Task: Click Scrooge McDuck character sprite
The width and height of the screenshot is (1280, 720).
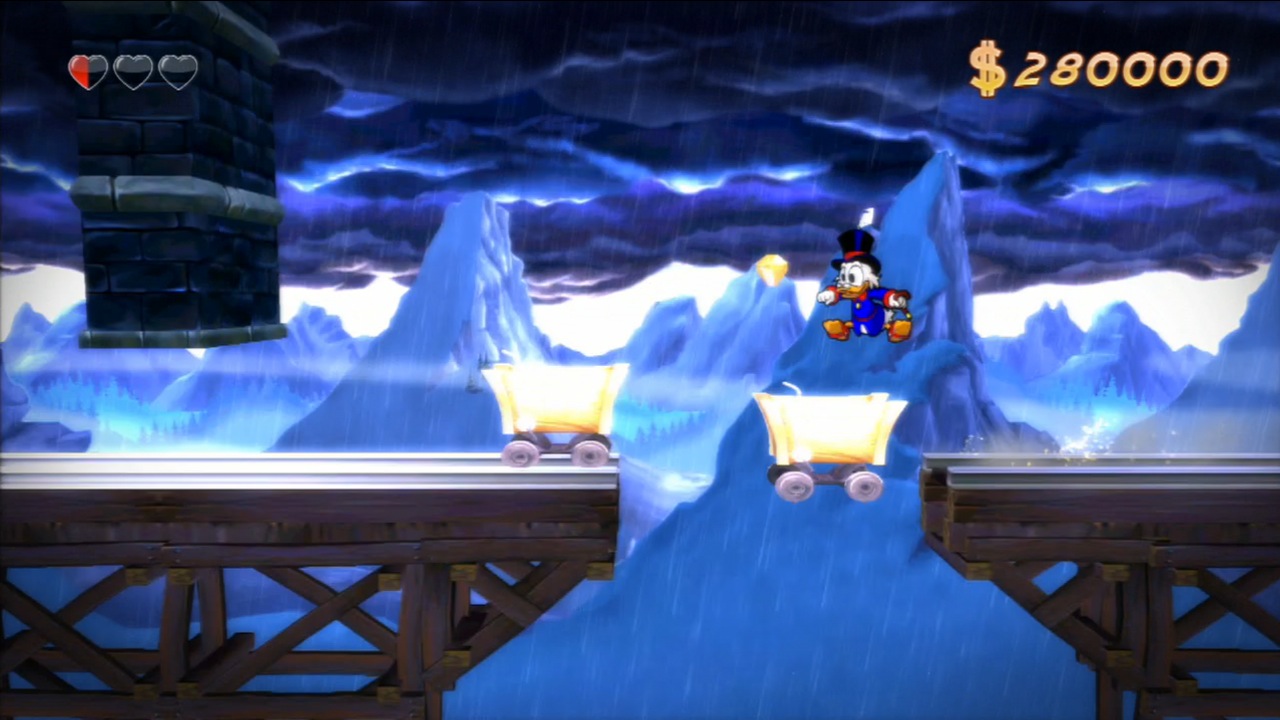Action: tap(862, 290)
